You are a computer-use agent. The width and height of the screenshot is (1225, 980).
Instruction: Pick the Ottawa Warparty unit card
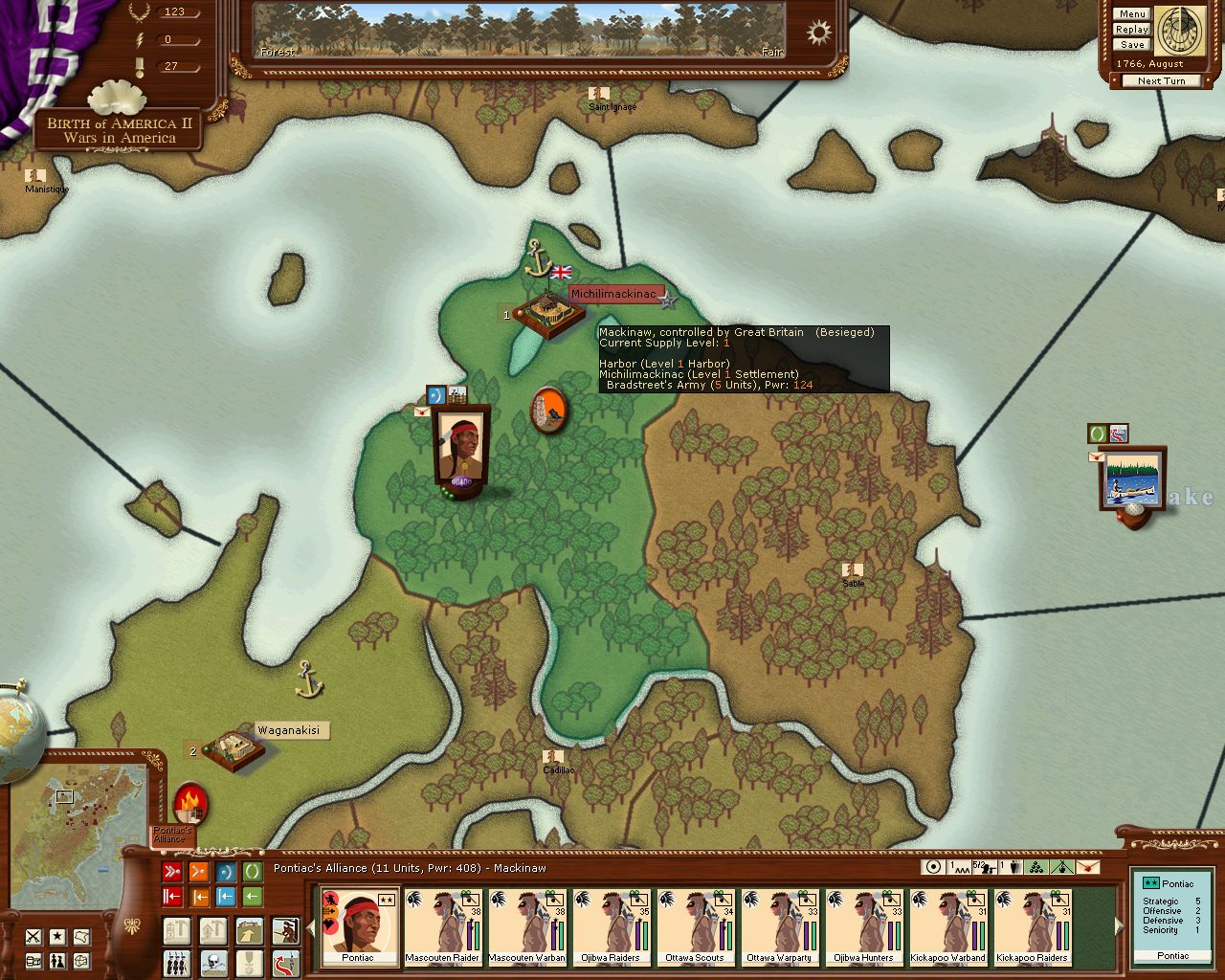[780, 926]
